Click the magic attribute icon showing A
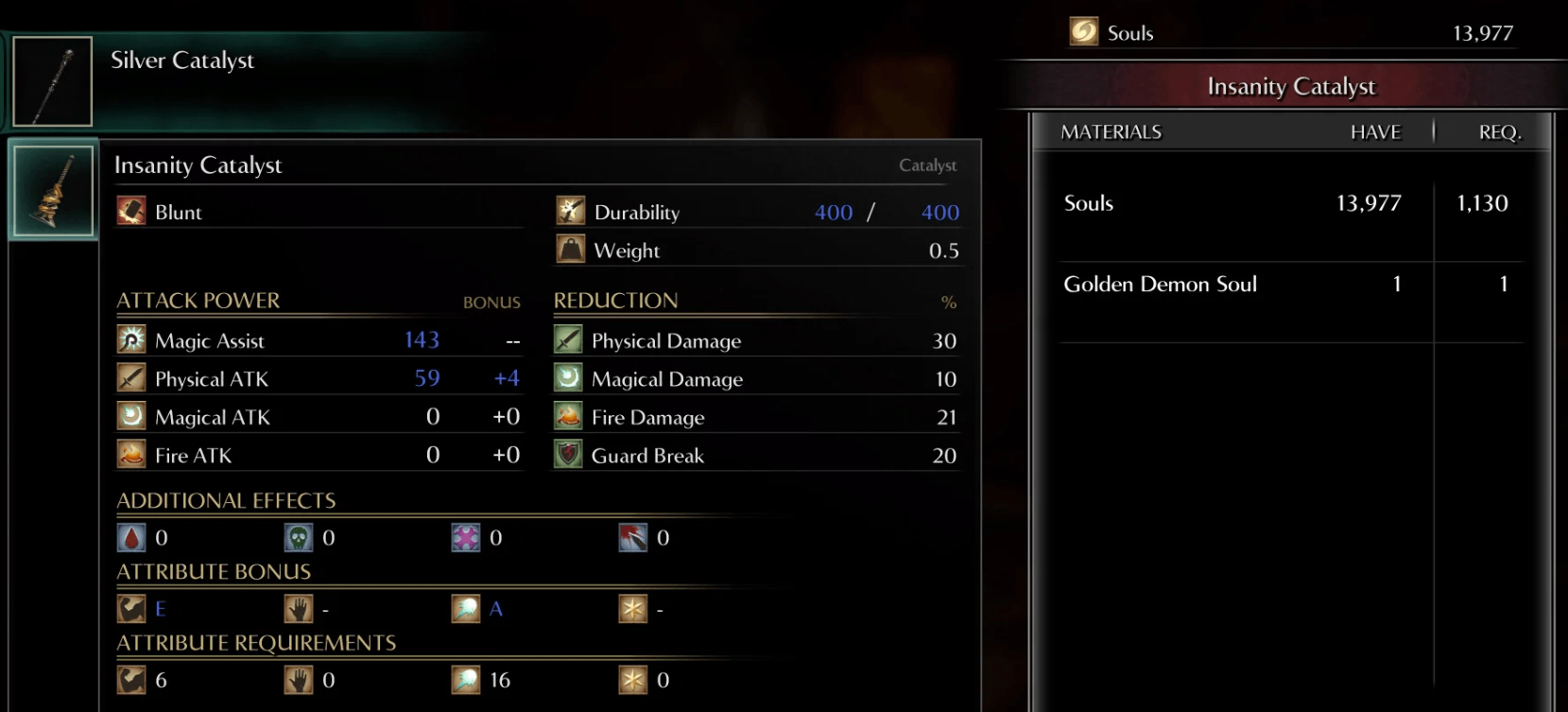This screenshot has width=1568, height=712. [465, 608]
